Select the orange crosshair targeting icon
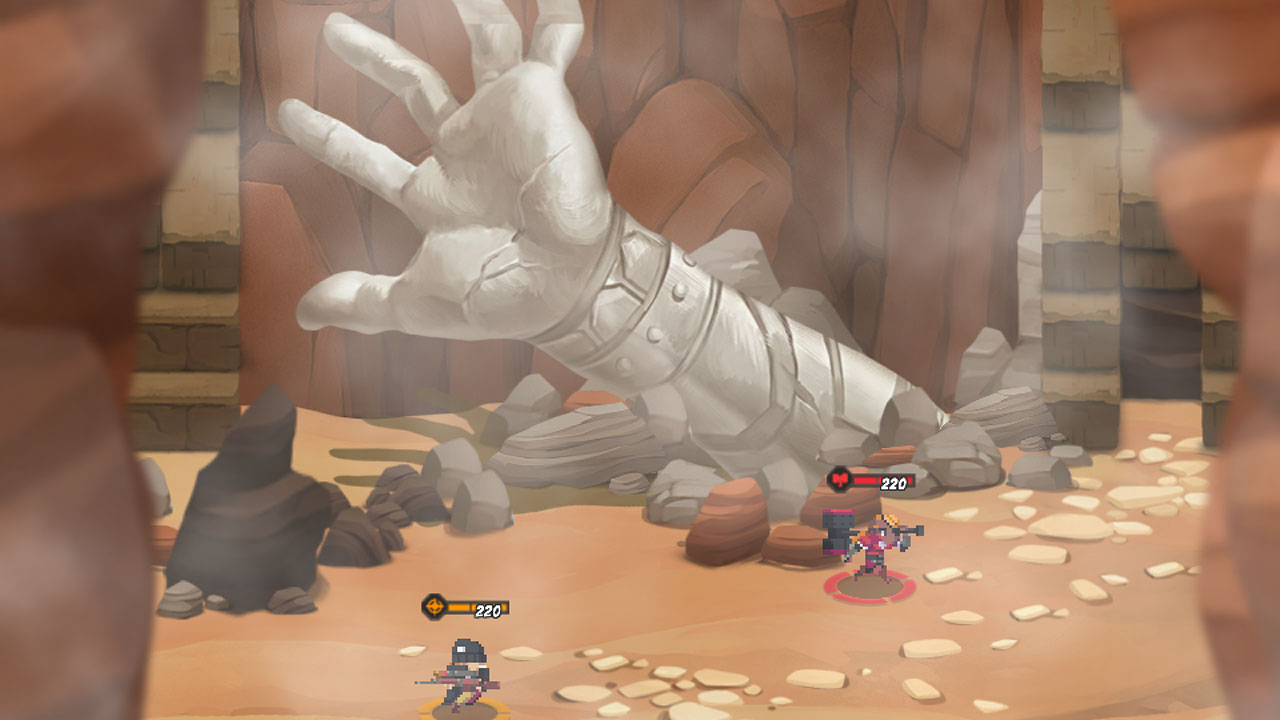1280x720 pixels. (x=434, y=605)
